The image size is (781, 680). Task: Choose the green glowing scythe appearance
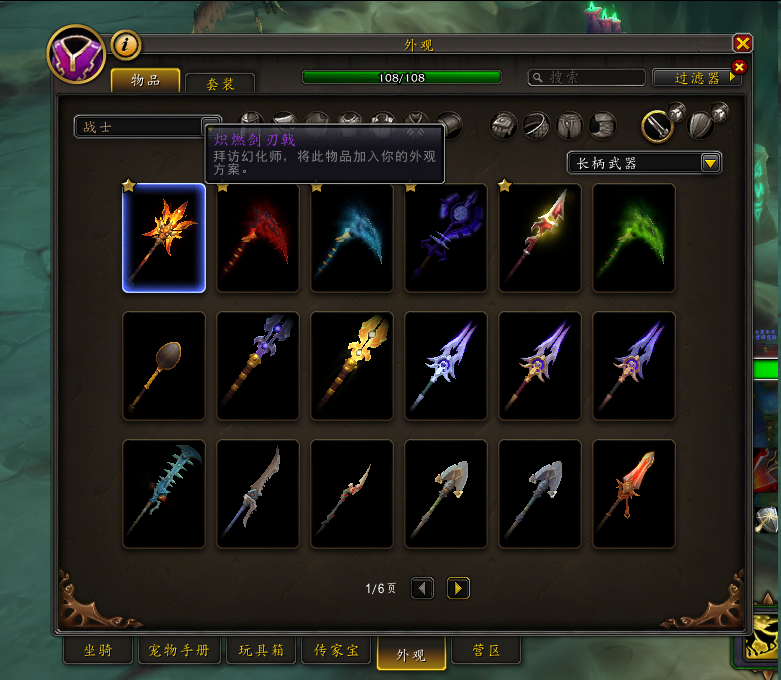(634, 238)
